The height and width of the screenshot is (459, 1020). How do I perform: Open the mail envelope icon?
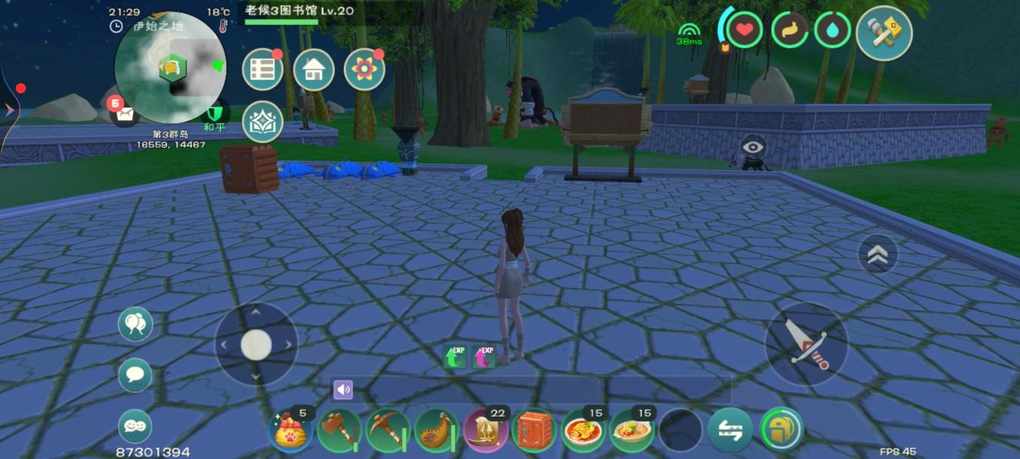[123, 112]
